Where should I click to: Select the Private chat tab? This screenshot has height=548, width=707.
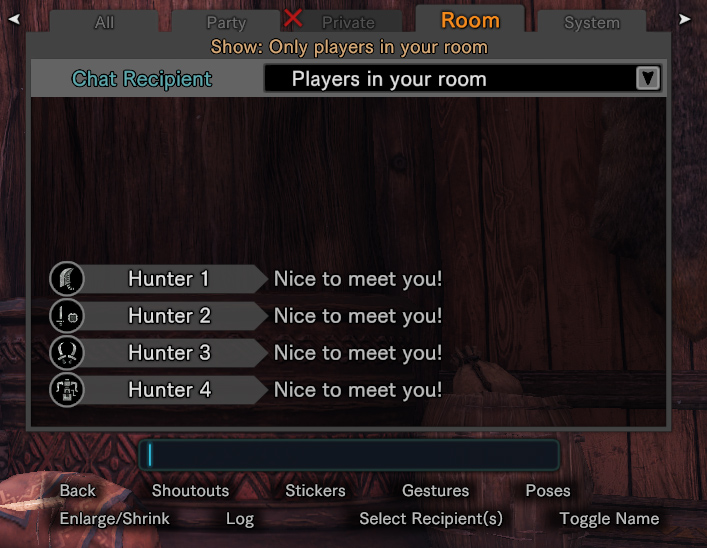[348, 22]
